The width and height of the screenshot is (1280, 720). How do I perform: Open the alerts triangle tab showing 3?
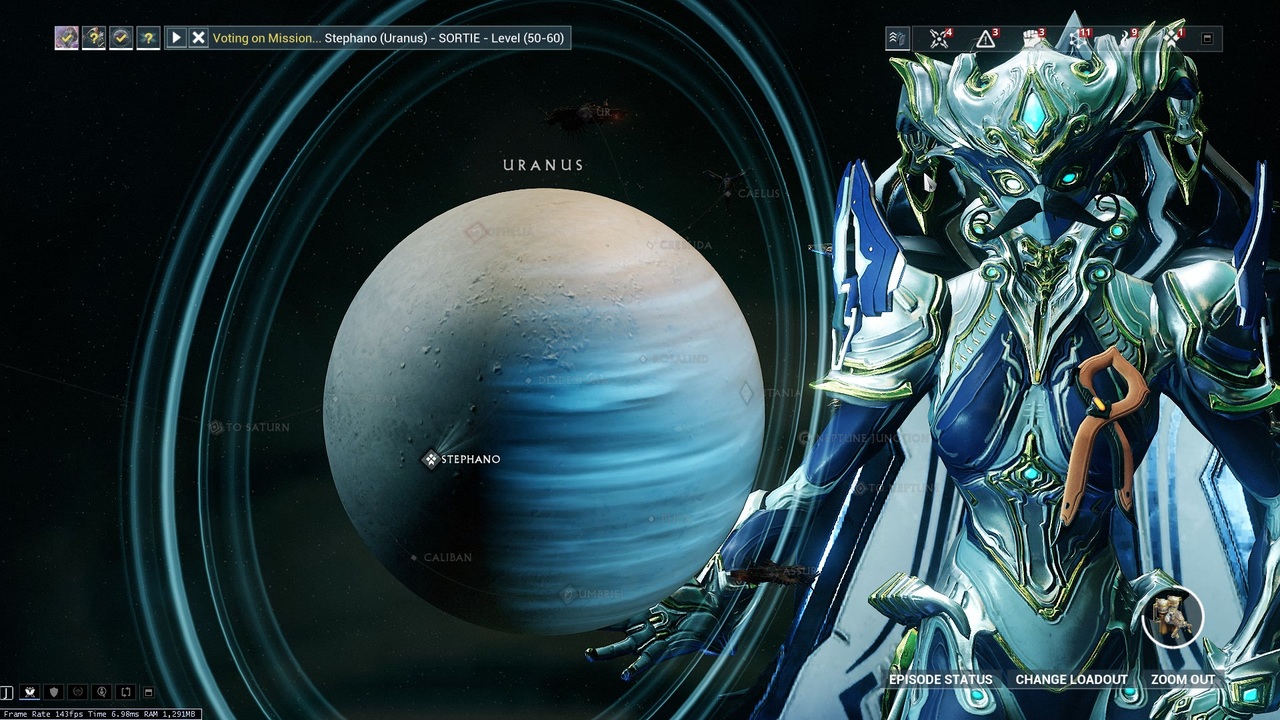(986, 39)
